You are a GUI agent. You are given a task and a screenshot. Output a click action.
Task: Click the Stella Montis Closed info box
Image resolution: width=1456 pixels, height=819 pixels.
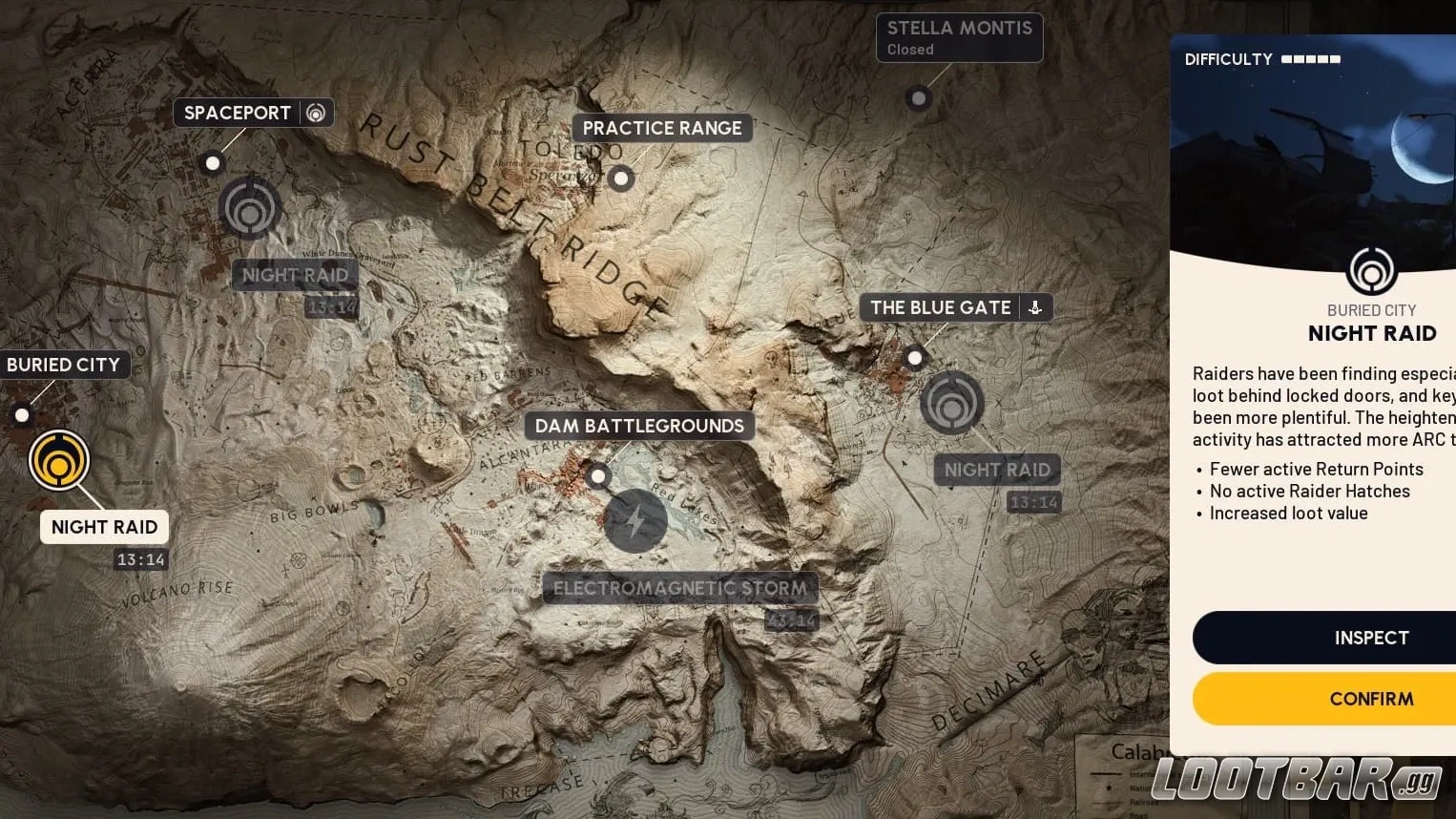coord(958,37)
